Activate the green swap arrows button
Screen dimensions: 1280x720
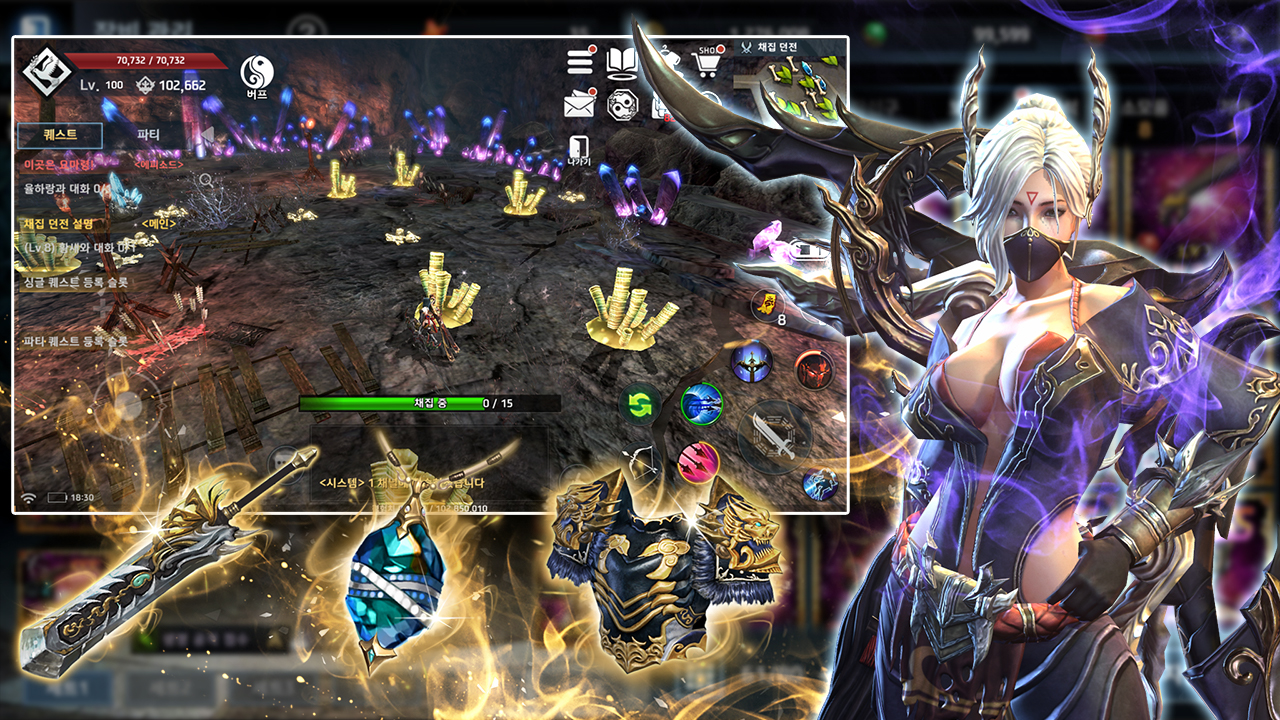[x=639, y=405]
